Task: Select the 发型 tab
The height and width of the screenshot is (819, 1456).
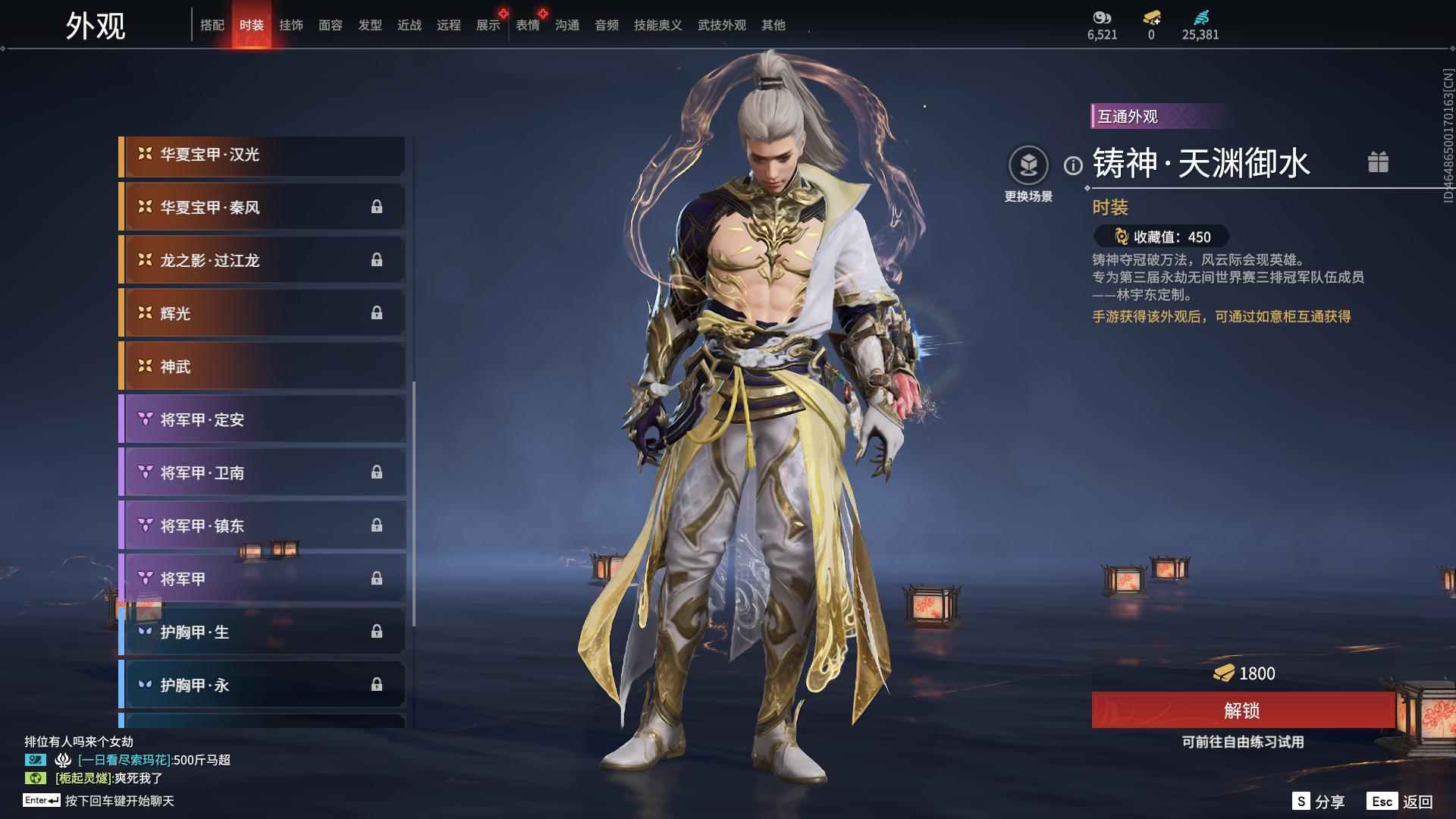Action: 371,24
